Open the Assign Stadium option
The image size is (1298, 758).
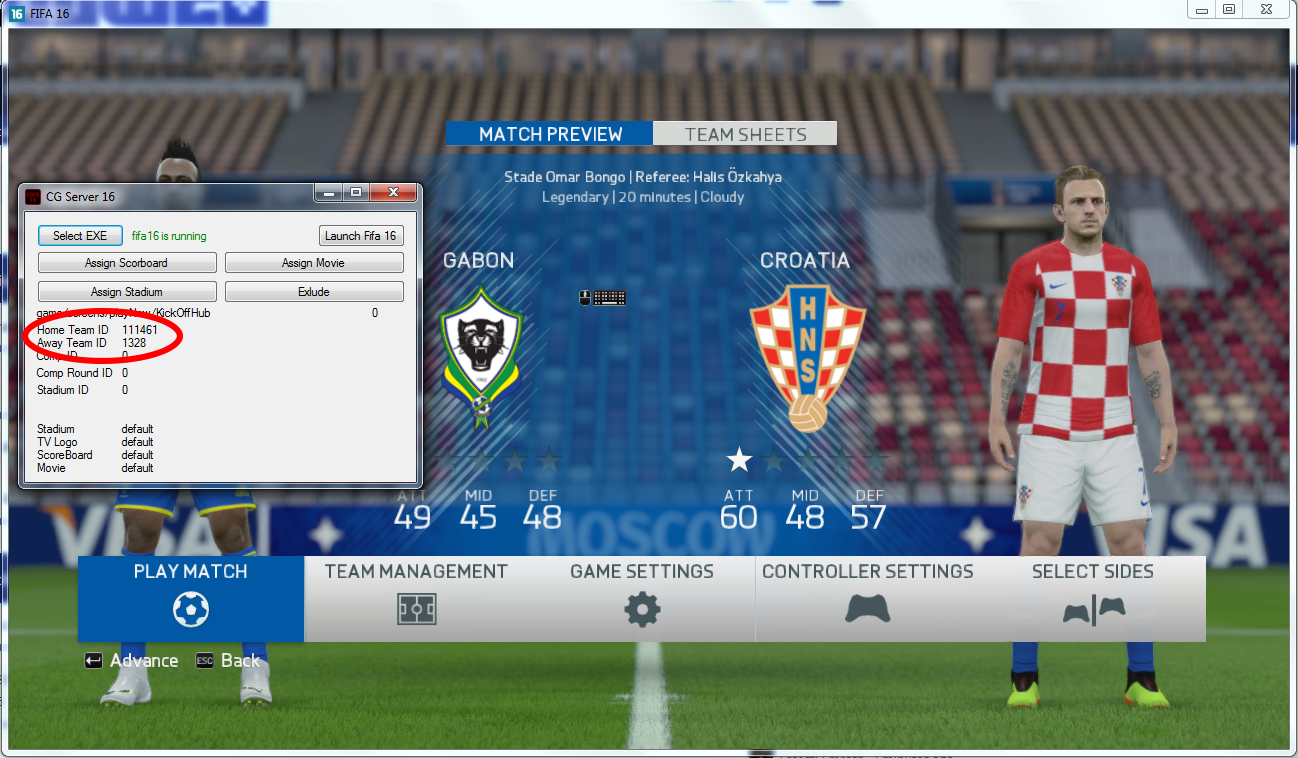point(127,292)
